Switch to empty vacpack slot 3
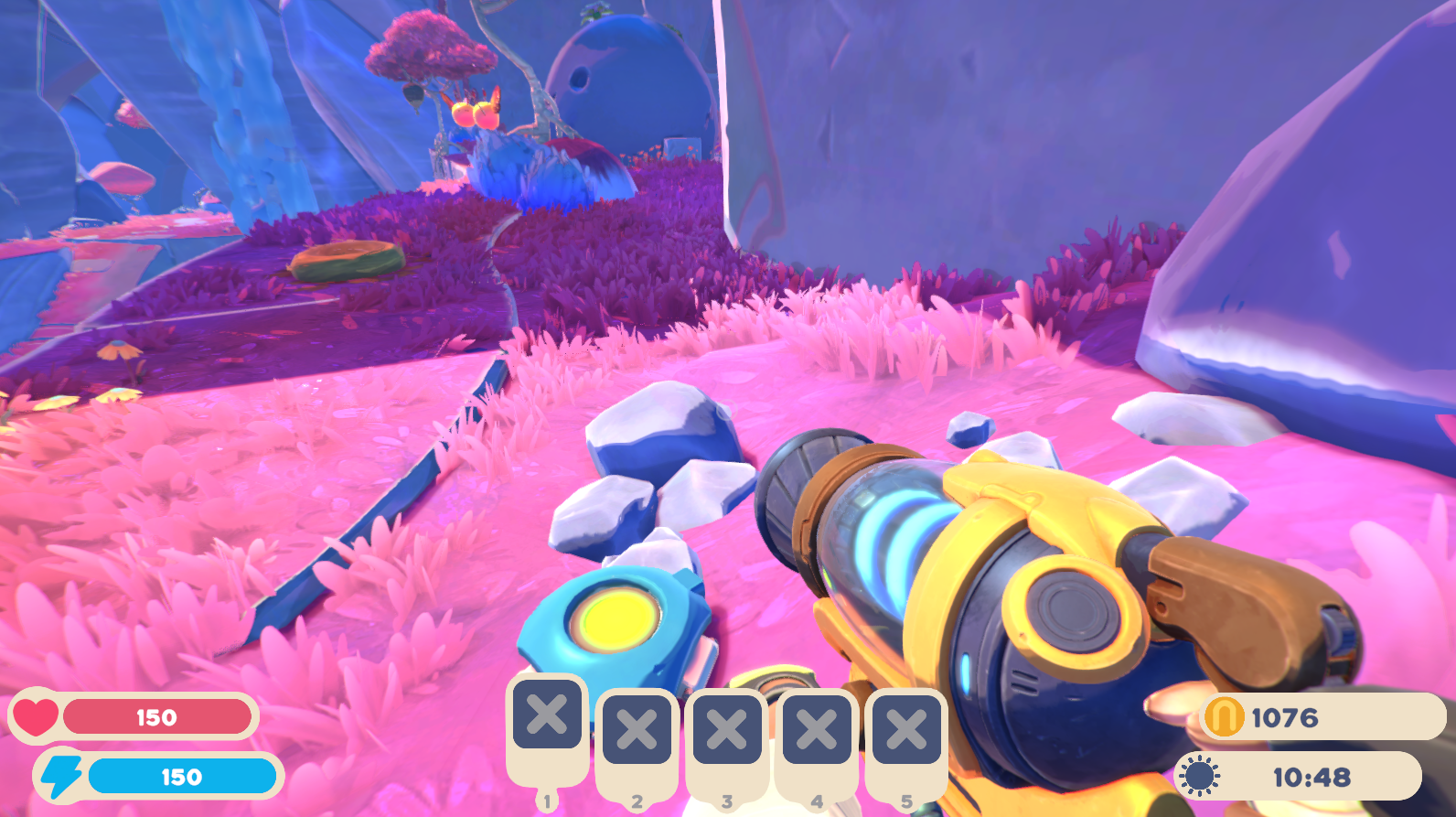The image size is (1456, 817). point(727,730)
